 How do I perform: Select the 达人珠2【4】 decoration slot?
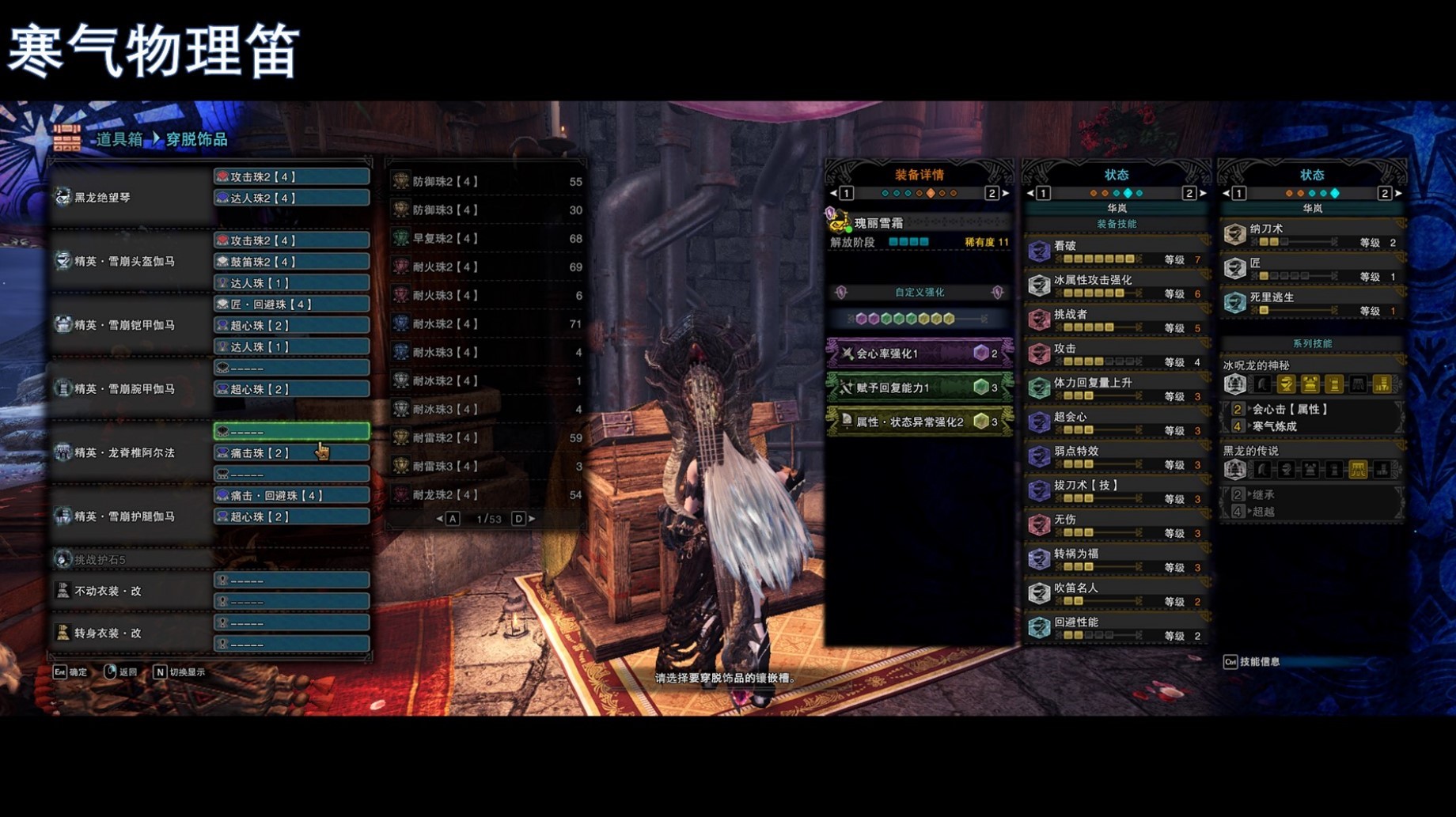(291, 198)
